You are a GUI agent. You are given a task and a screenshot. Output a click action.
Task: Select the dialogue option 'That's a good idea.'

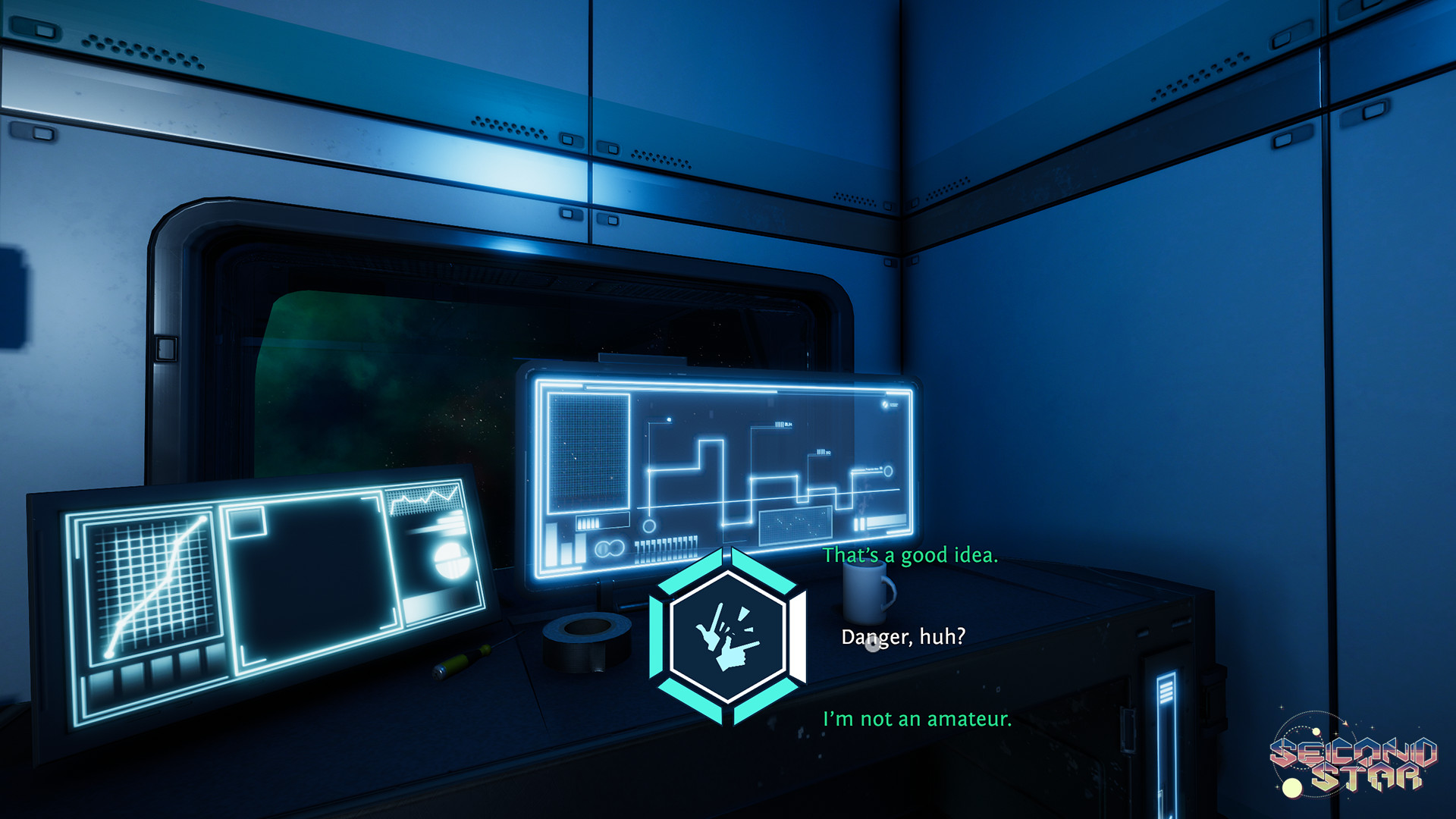[910, 556]
